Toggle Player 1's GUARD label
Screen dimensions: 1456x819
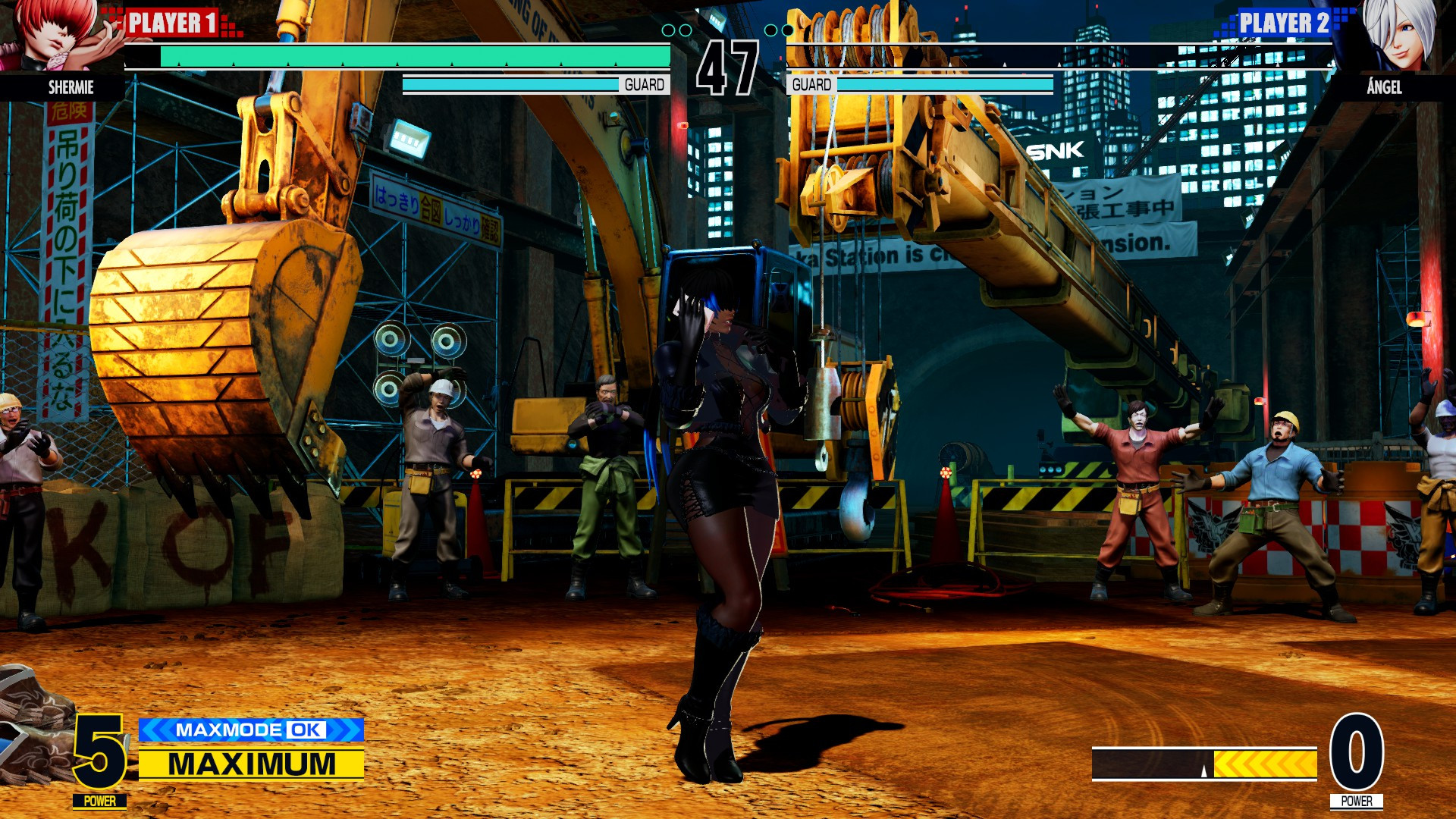[x=644, y=84]
